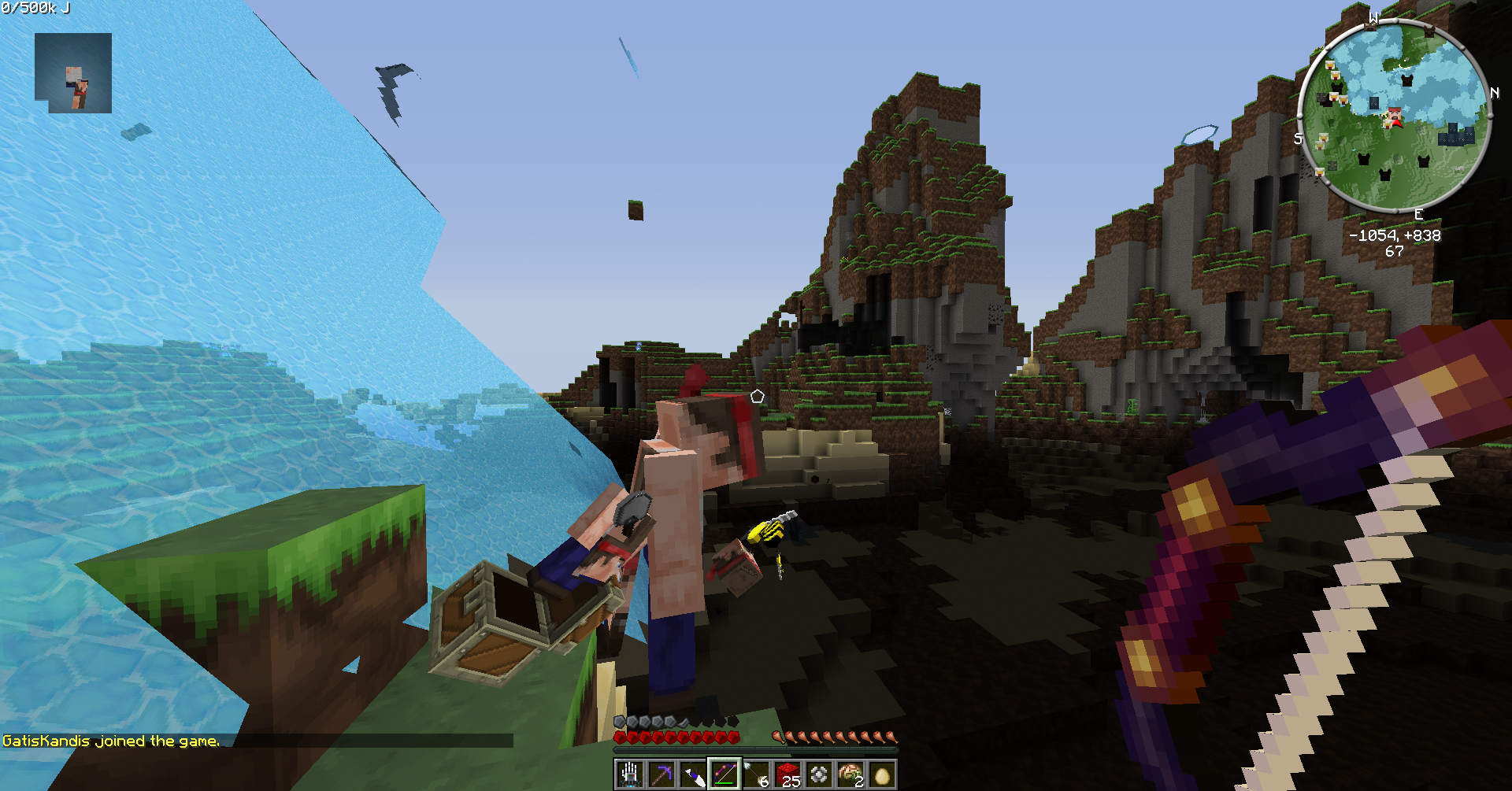Click the player preview thumbnail
1512x791 pixels.
click(73, 73)
